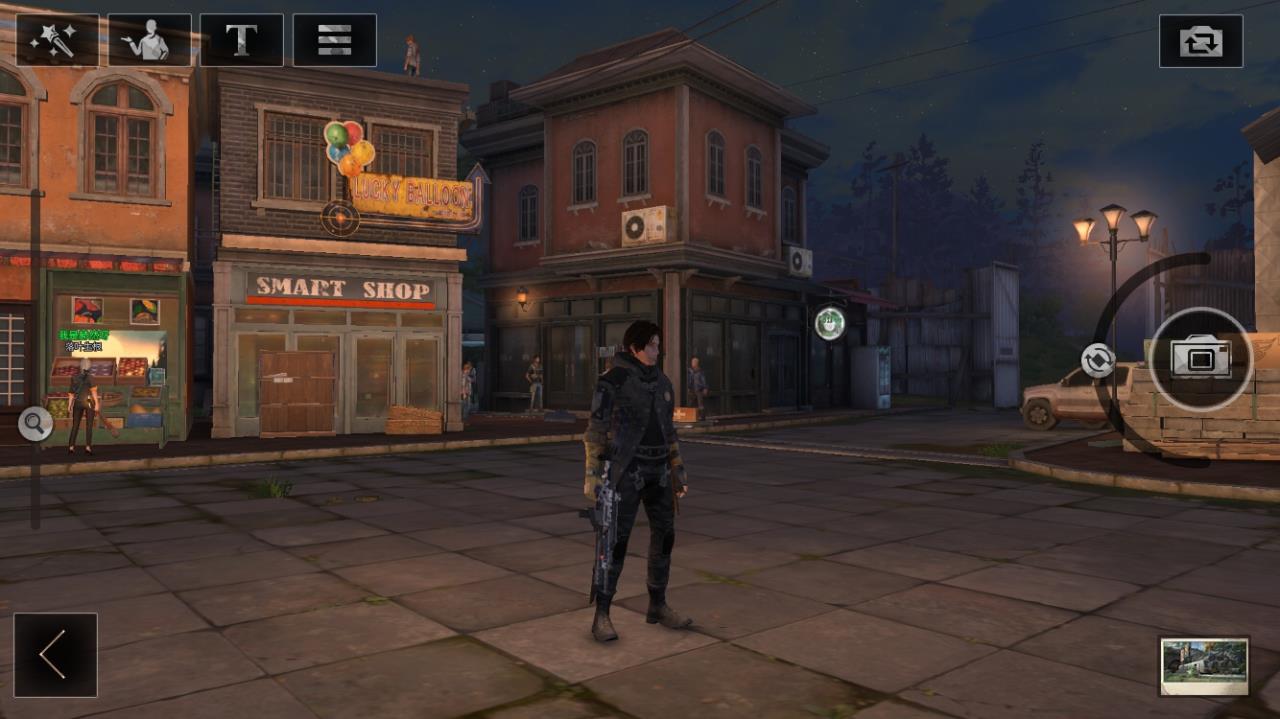Open the character pose options

tap(149, 40)
